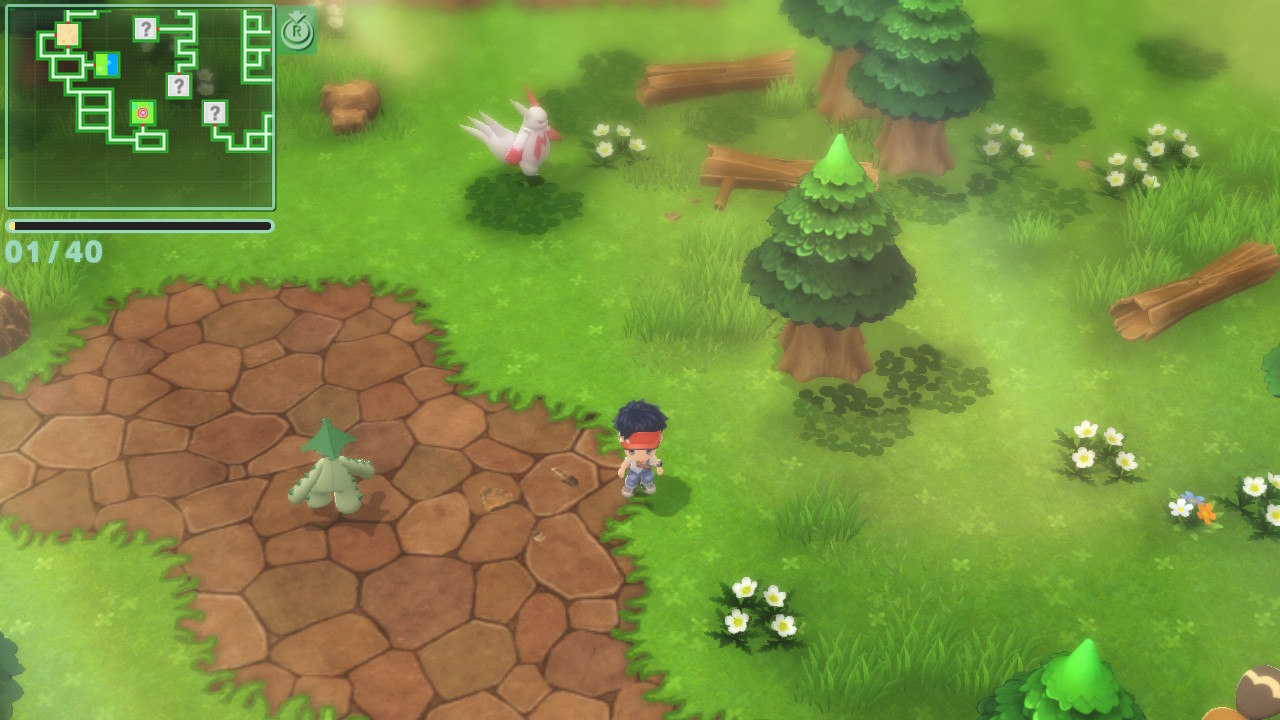The height and width of the screenshot is (720, 1280).
Task: Open the Grand Underground minimap
Action: [140, 107]
